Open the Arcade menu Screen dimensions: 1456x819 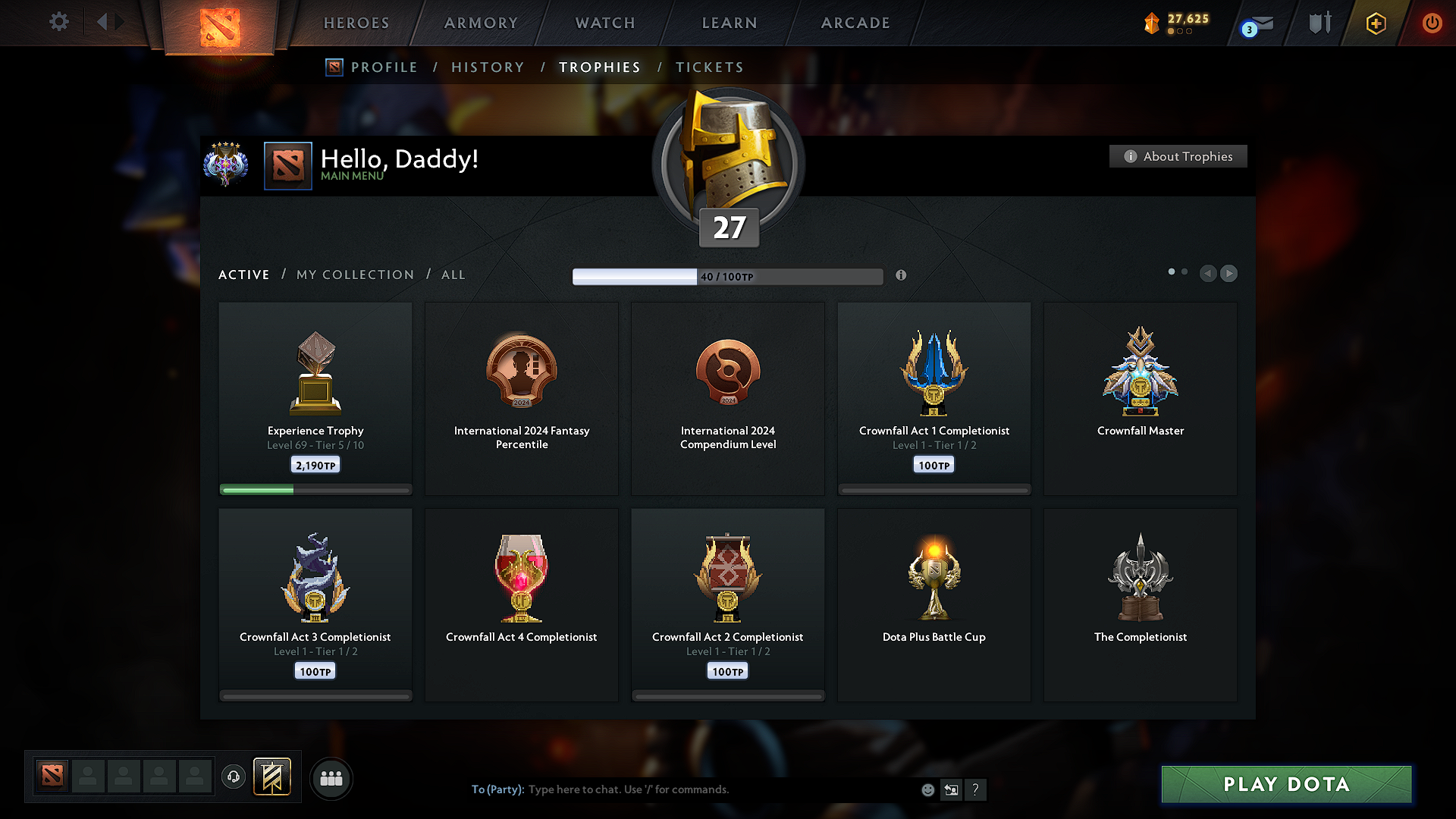coord(855,23)
